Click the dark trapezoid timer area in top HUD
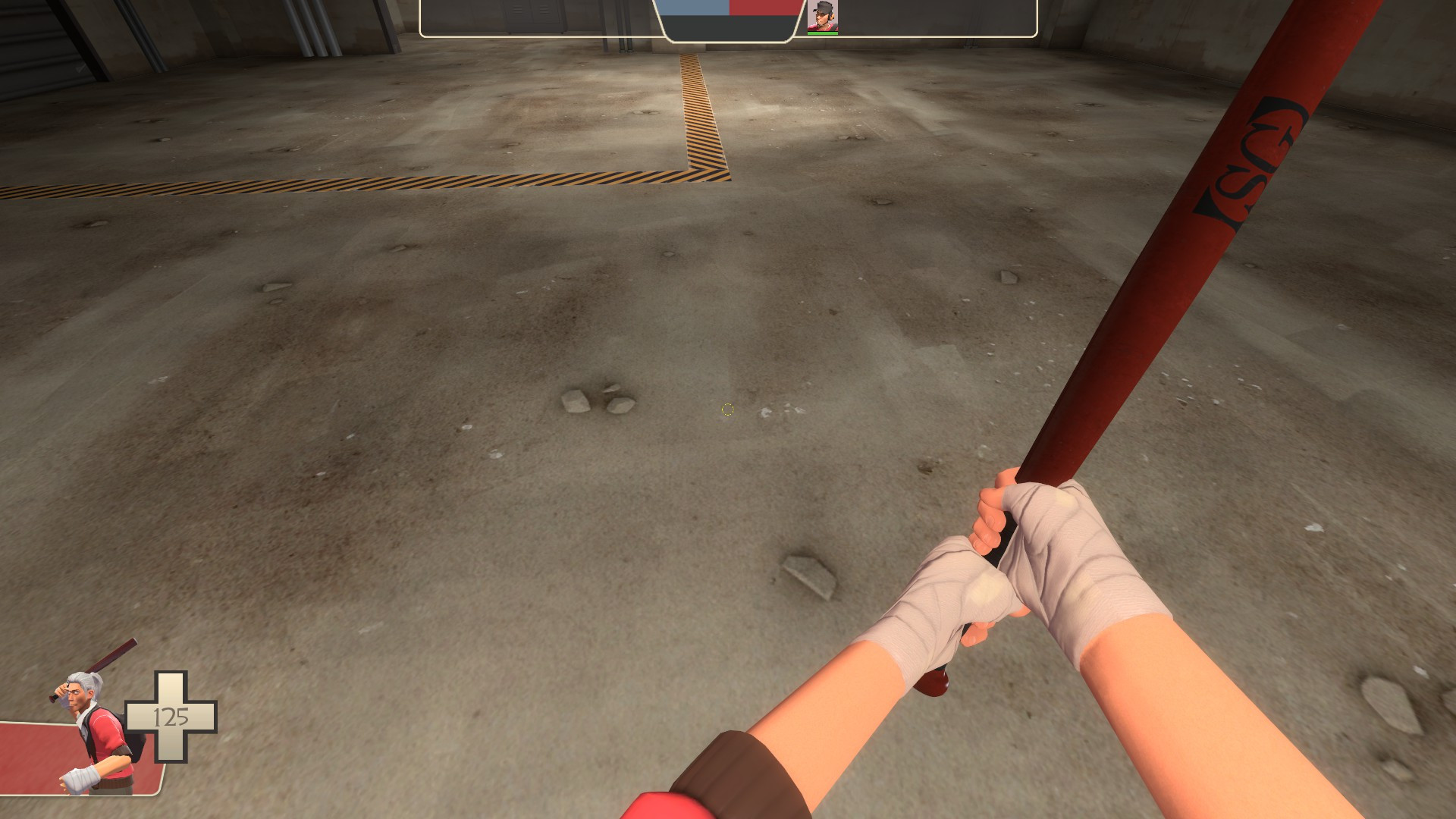Screen dimensions: 1456x819 pyautogui.click(x=728, y=27)
